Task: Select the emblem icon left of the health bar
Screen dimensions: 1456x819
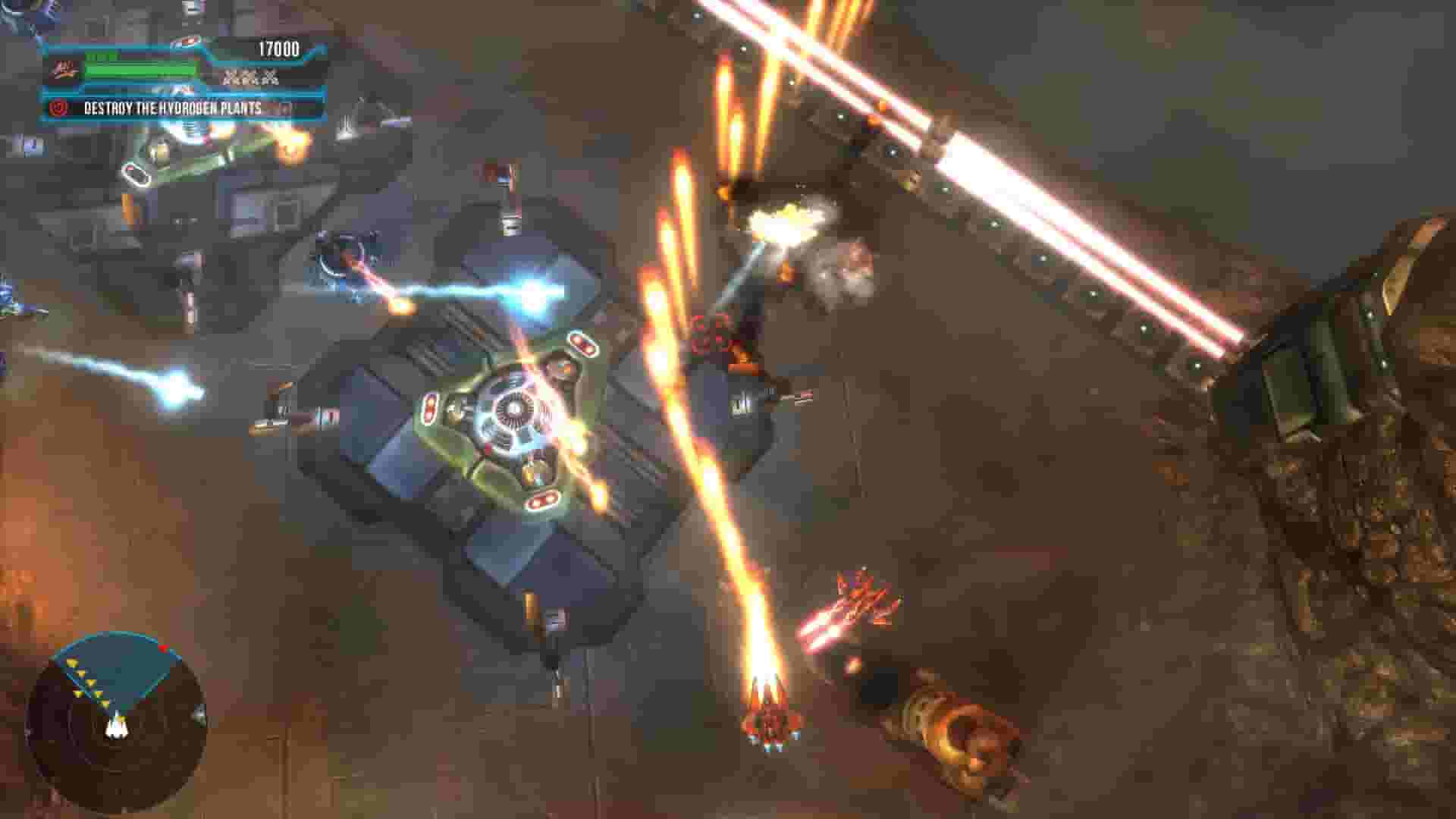Action: pos(65,70)
